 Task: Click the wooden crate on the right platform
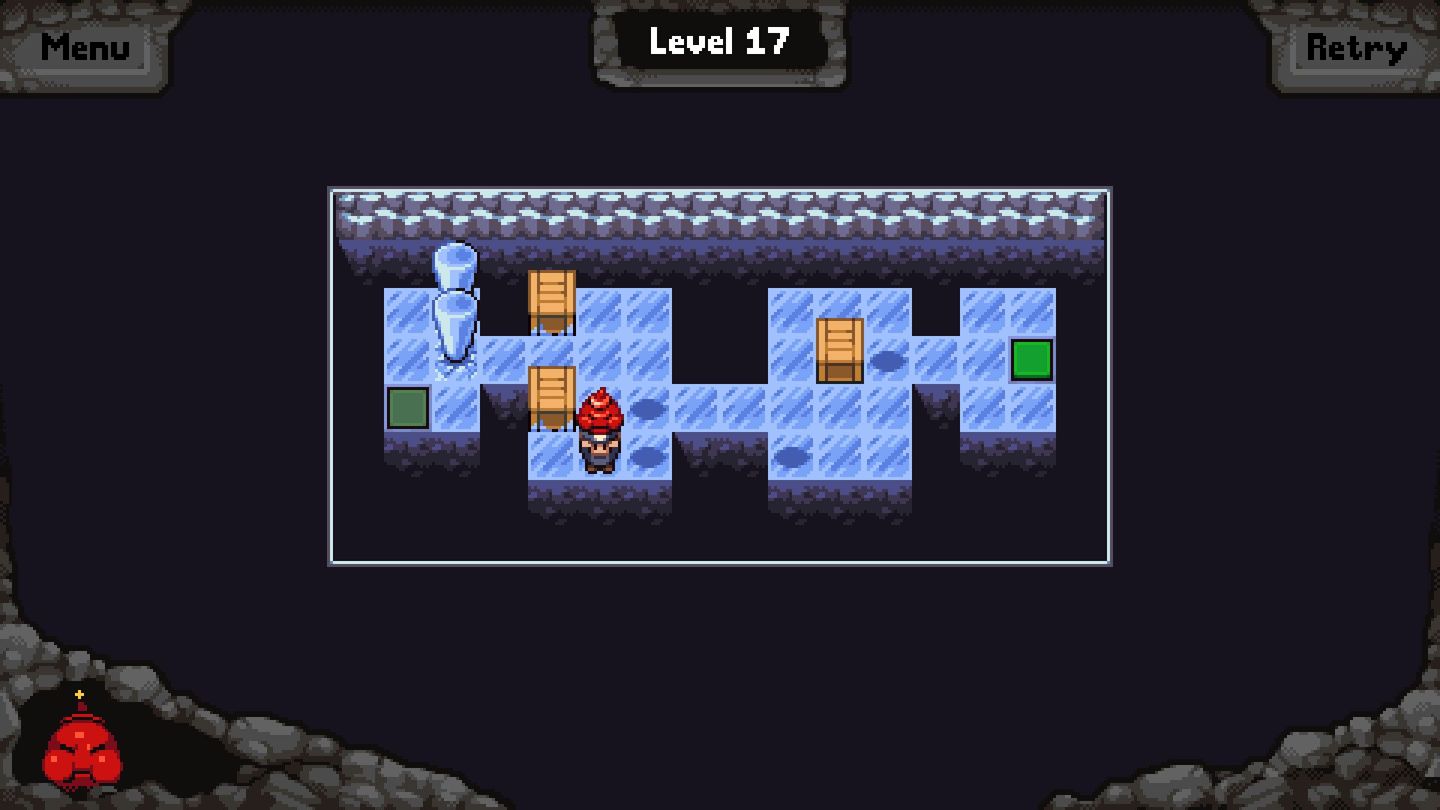tap(840, 350)
